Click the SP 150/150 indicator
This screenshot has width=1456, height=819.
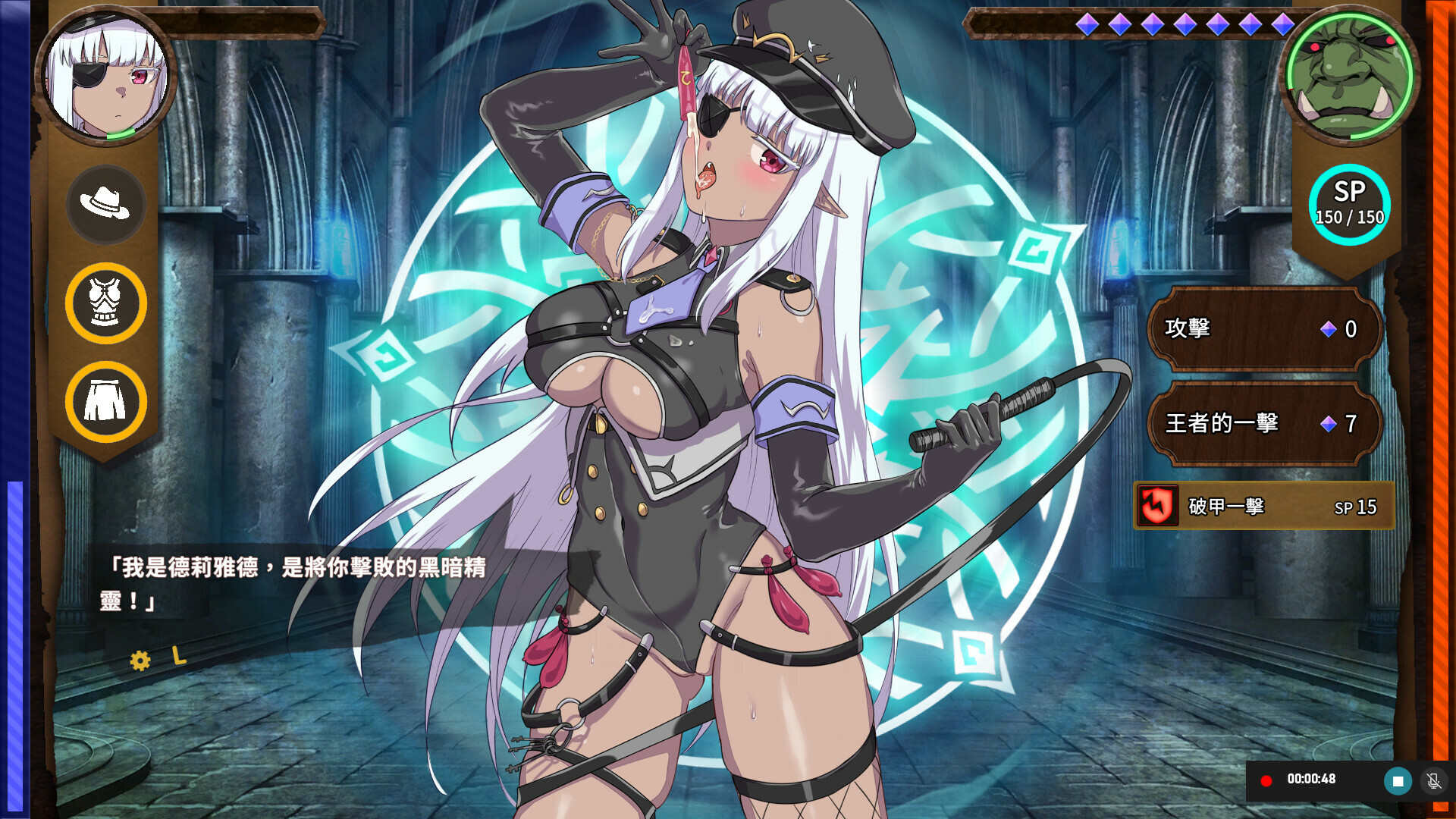(x=1351, y=203)
